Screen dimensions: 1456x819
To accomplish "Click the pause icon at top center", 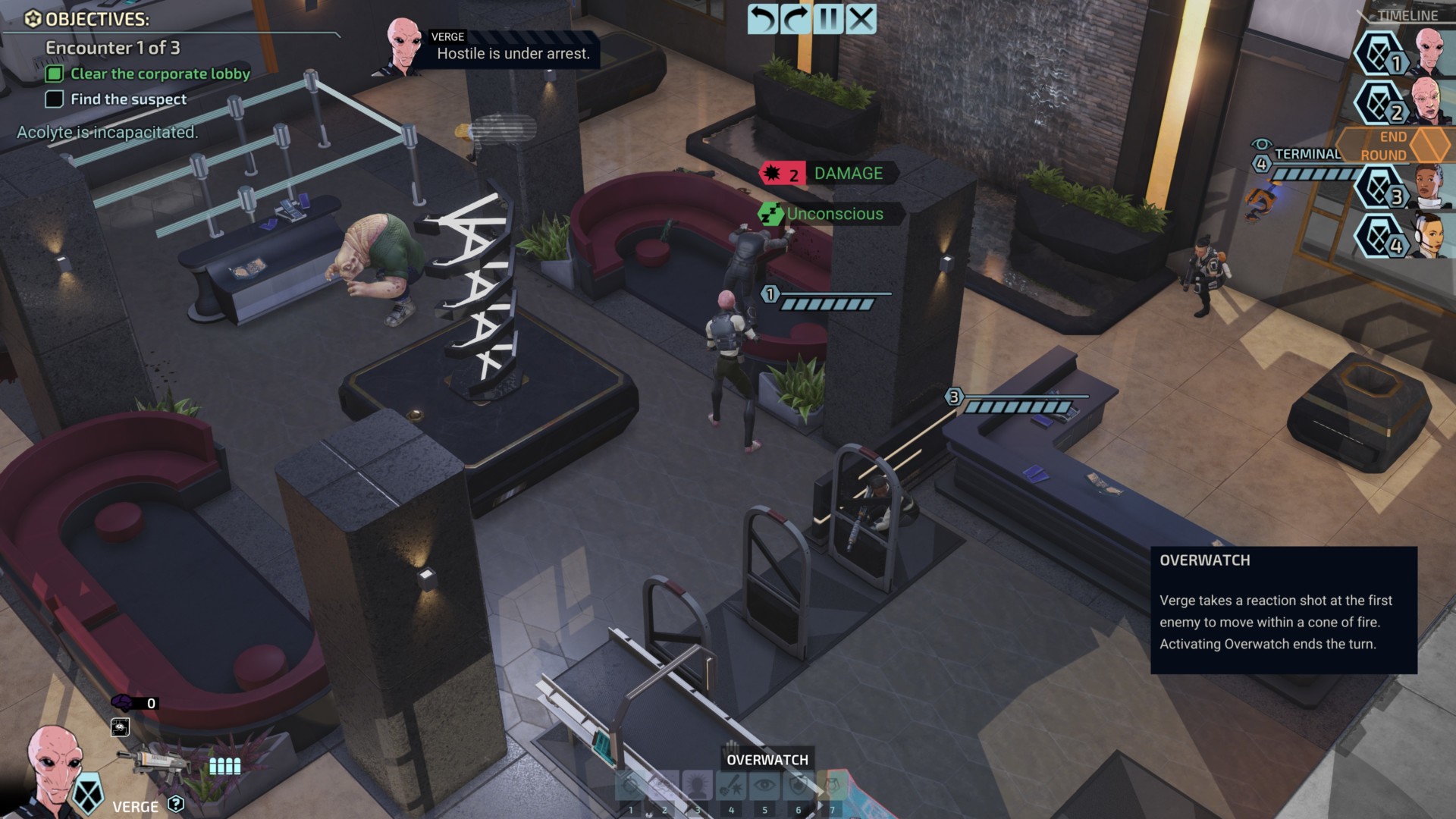I will 828,18.
